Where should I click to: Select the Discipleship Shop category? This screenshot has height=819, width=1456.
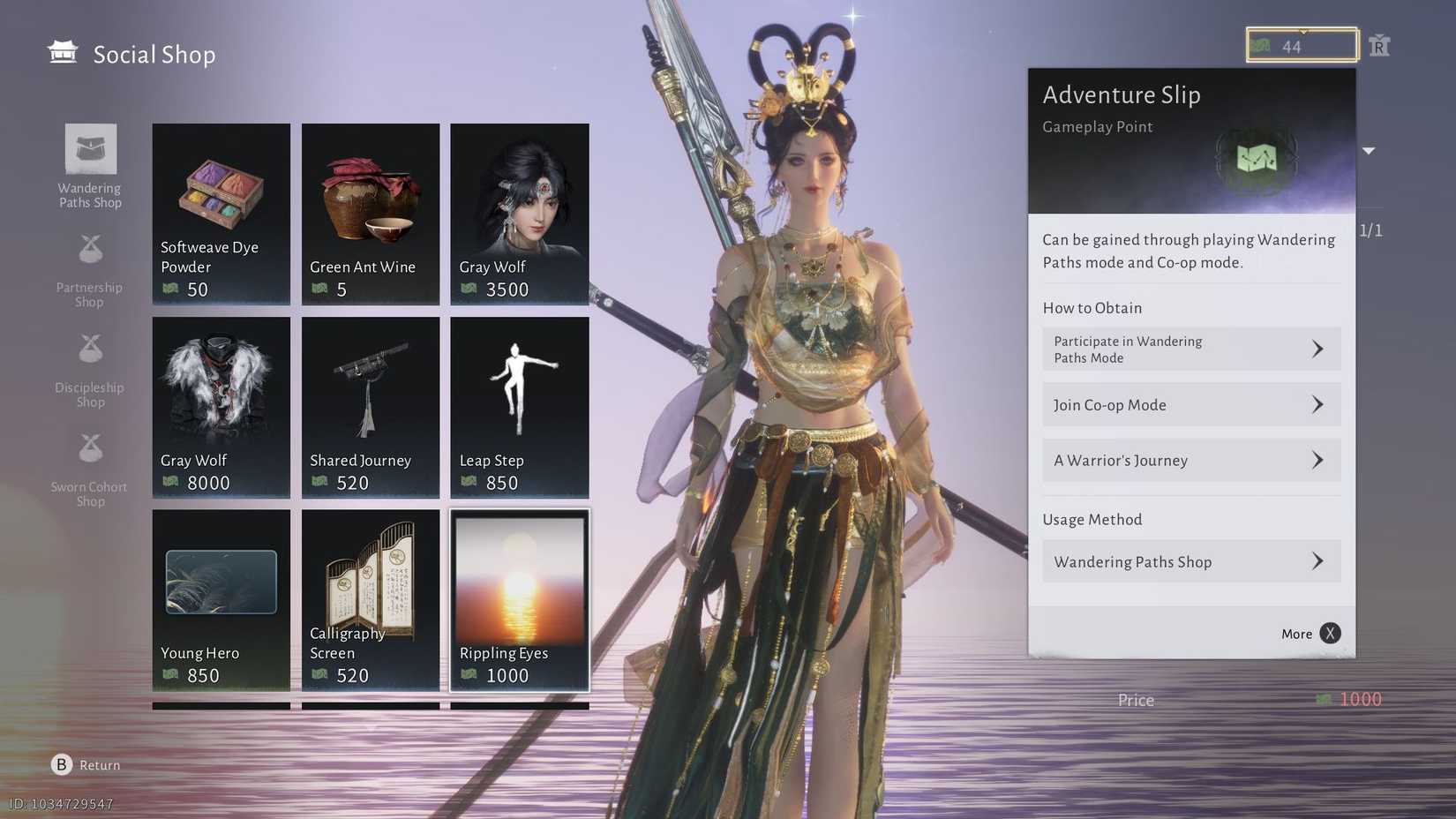(x=90, y=370)
